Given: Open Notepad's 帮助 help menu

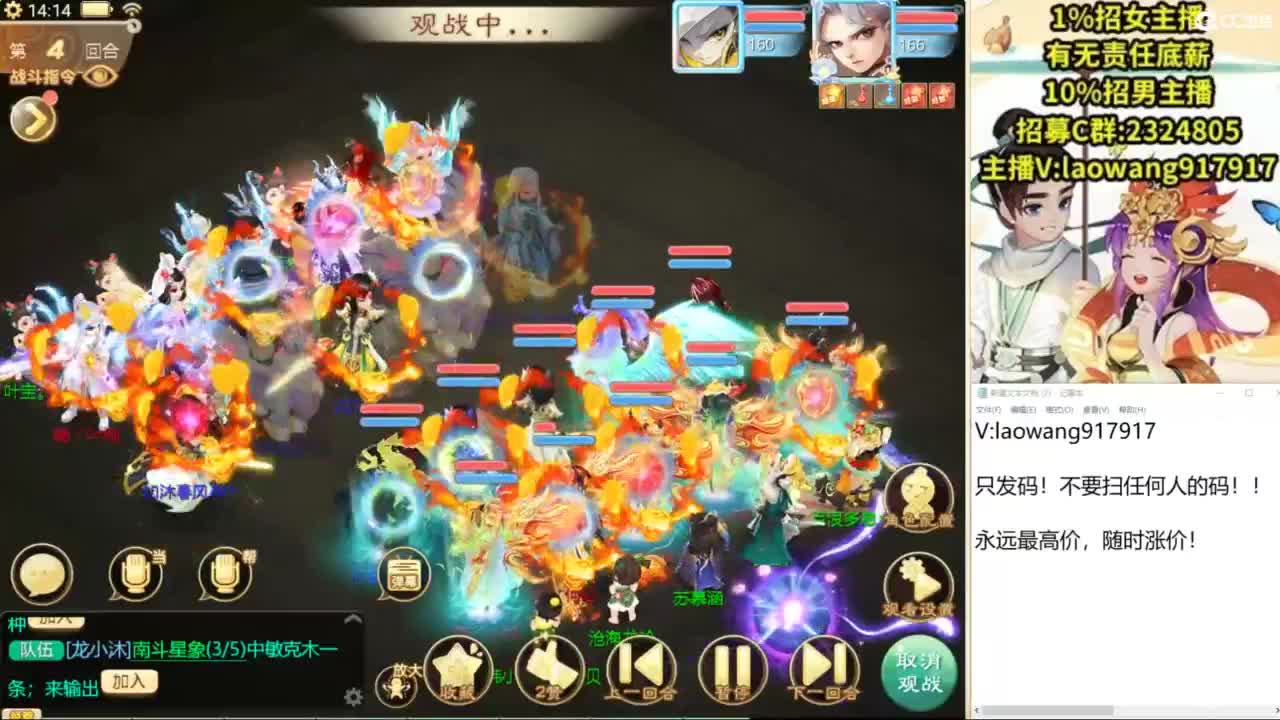Looking at the screenshot, I should (1130, 408).
